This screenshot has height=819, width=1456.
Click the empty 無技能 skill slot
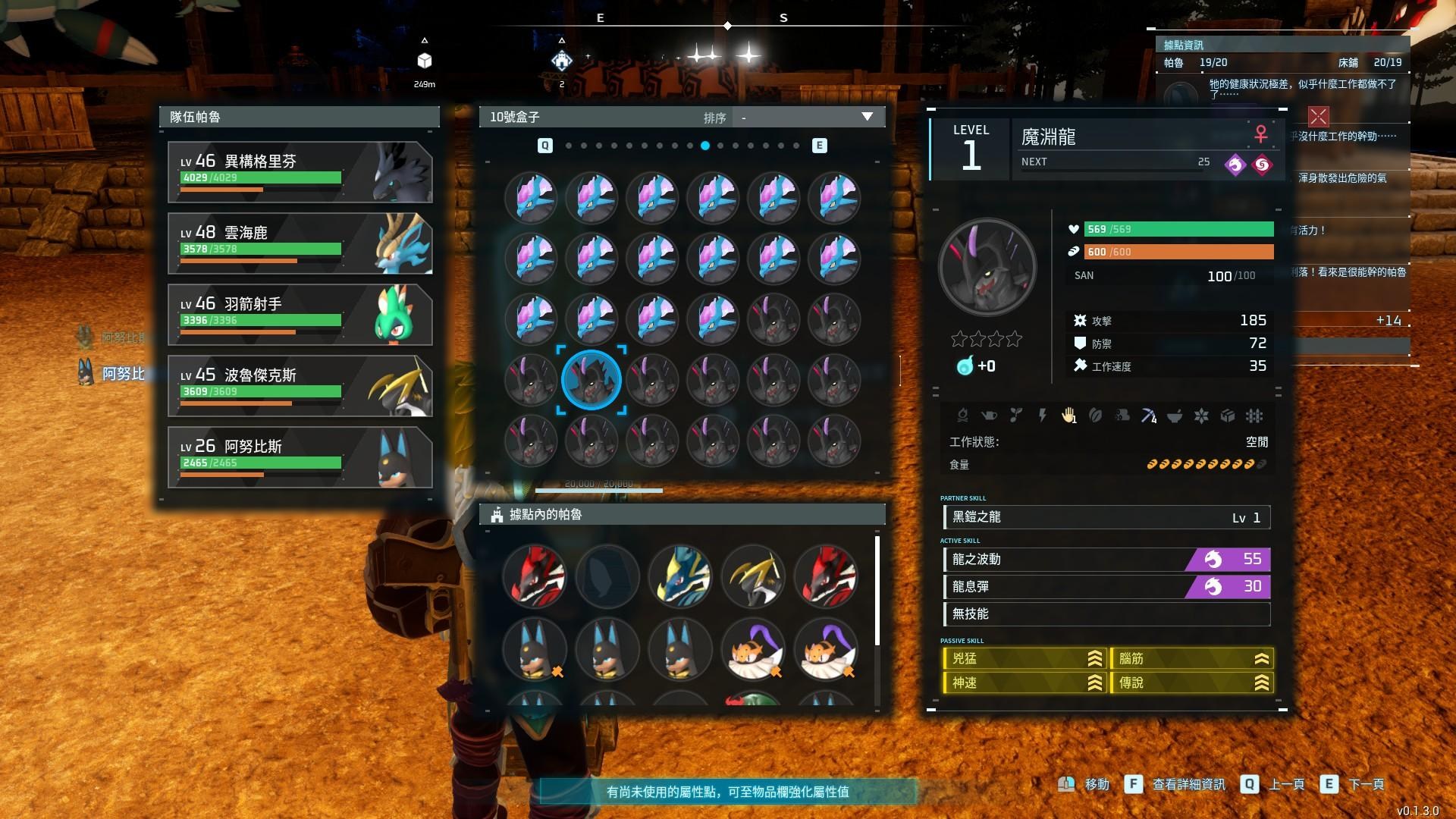(x=1106, y=614)
